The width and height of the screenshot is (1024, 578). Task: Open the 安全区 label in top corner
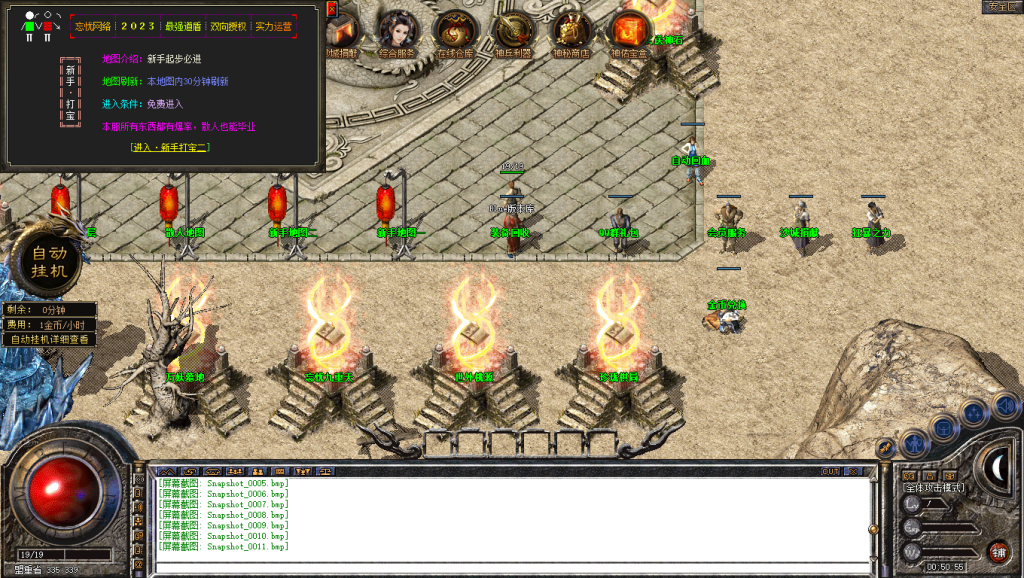(999, 6)
